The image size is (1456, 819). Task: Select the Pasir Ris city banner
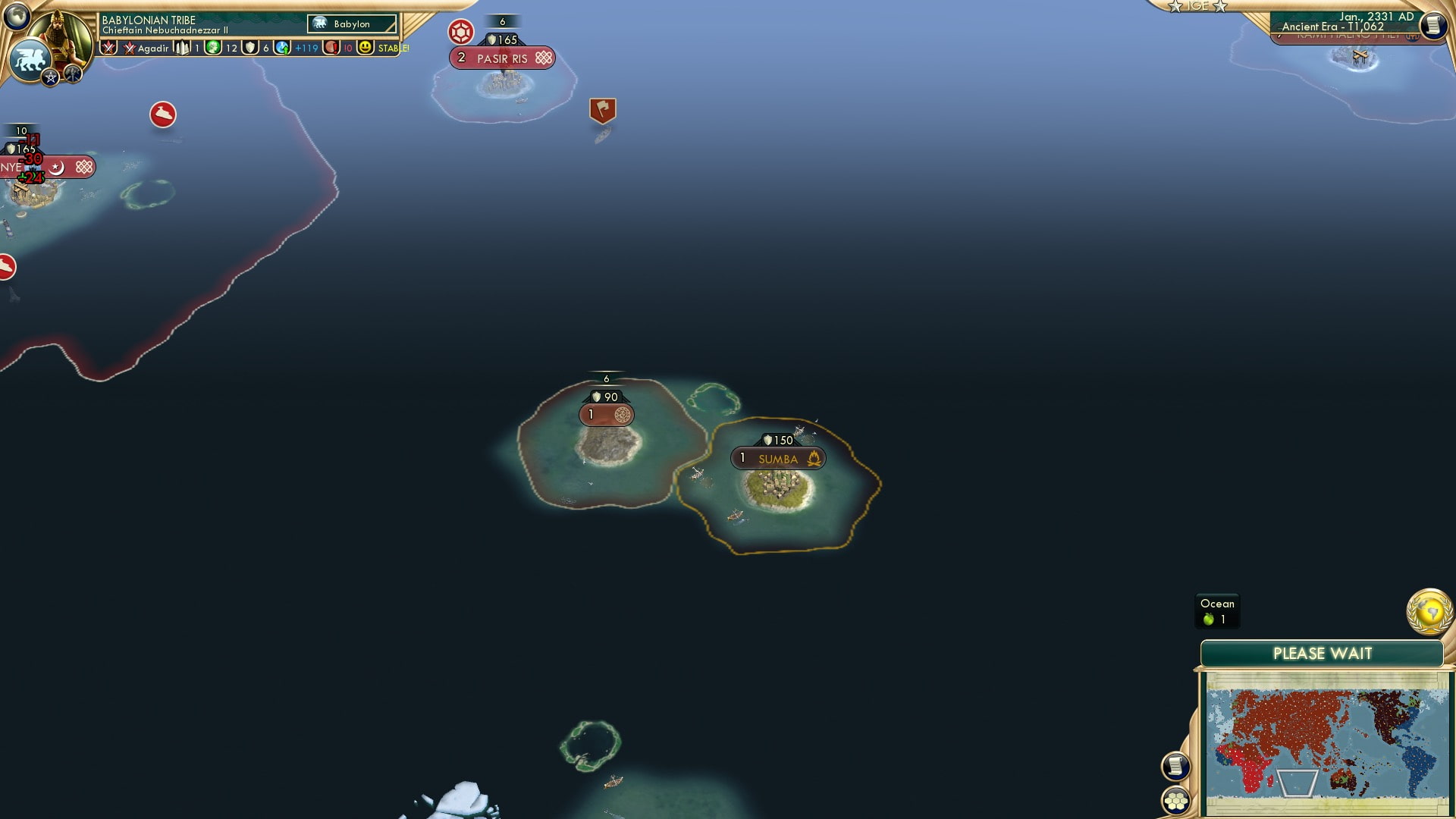click(502, 58)
